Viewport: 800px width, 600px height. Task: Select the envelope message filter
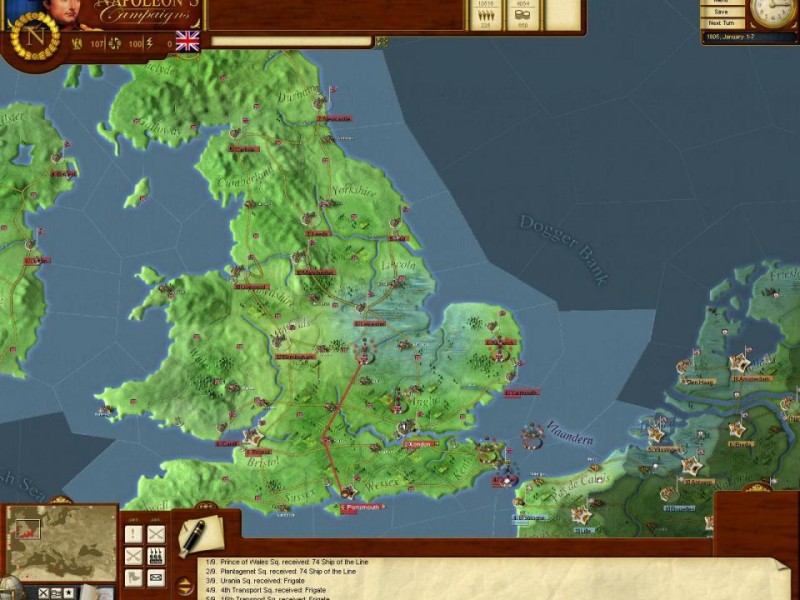(155, 577)
